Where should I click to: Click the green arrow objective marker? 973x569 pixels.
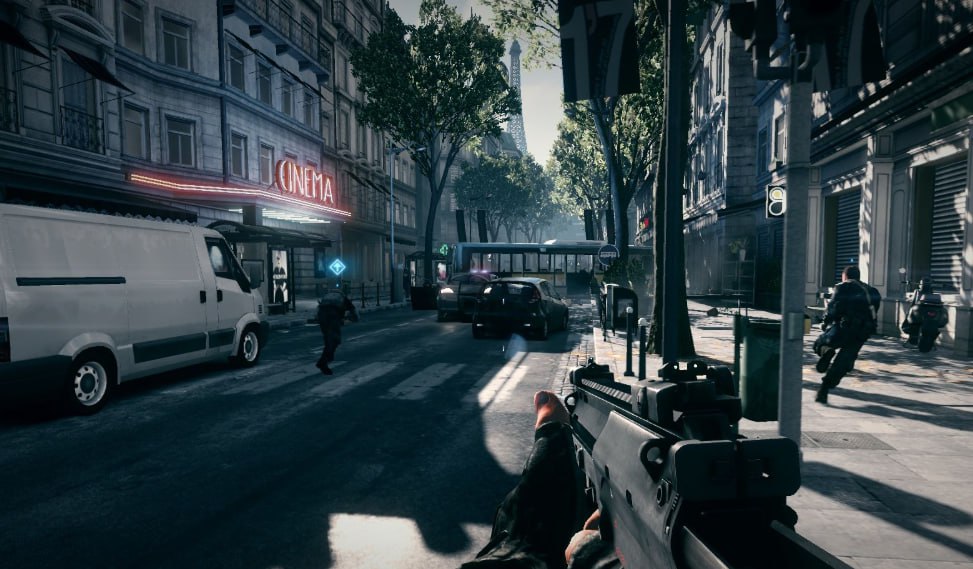pyautogui.click(x=444, y=249)
